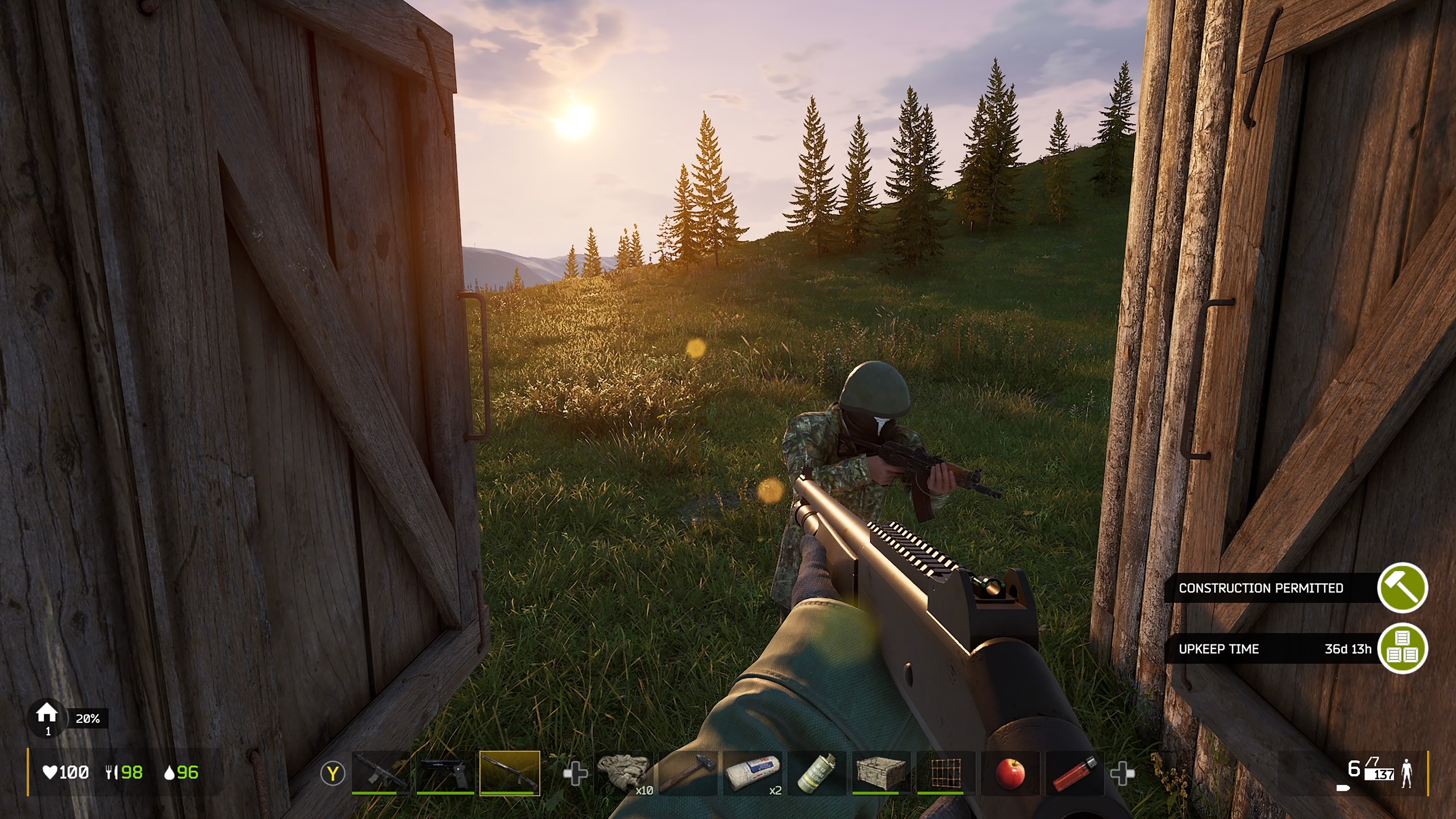Select the highlighted shotgun slot
This screenshot has height=819, width=1456.
coord(509,772)
